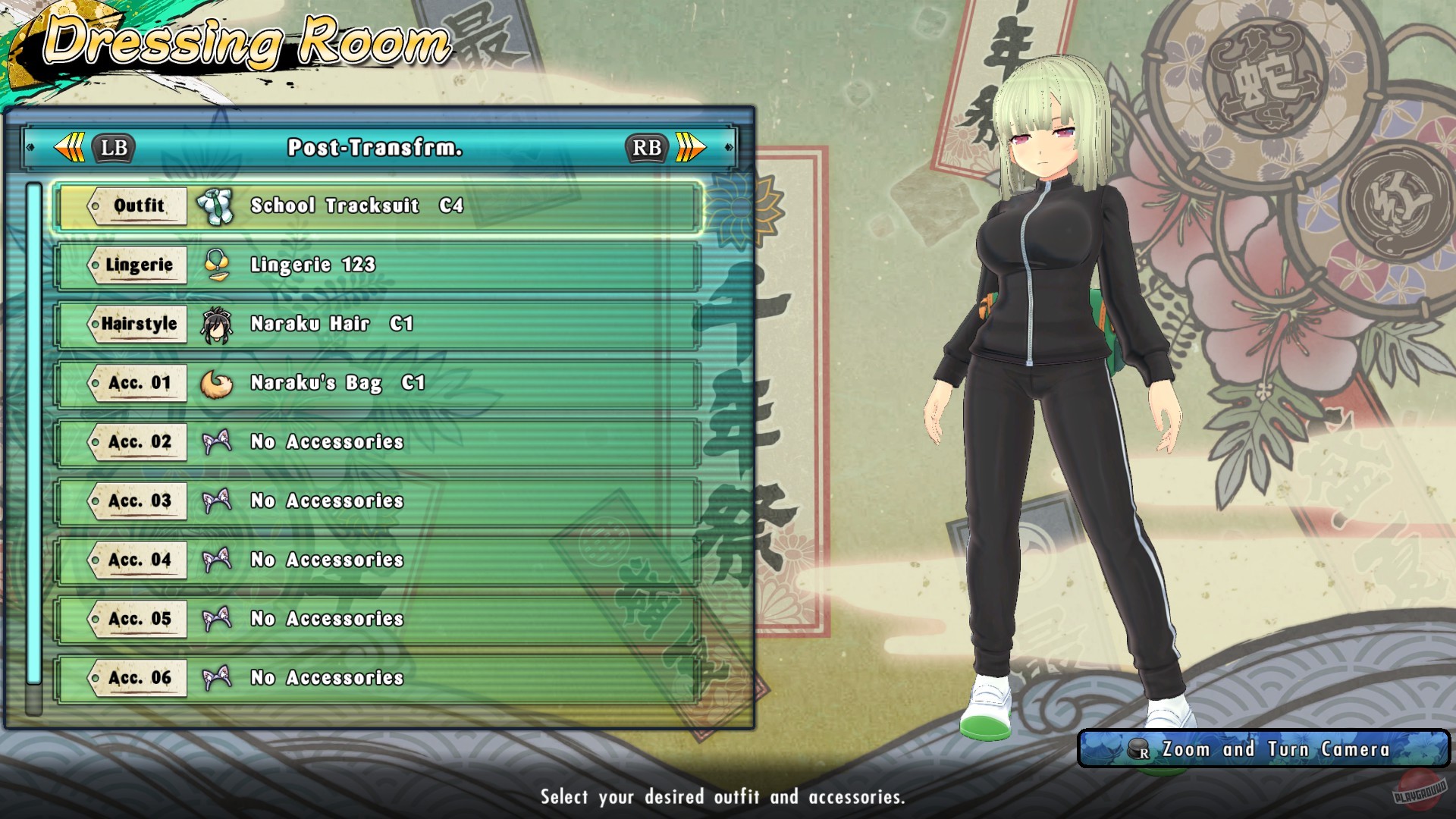This screenshot has height=819, width=1456.
Task: Click the lingerie garment icon on Lingerie row
Action: (218, 264)
